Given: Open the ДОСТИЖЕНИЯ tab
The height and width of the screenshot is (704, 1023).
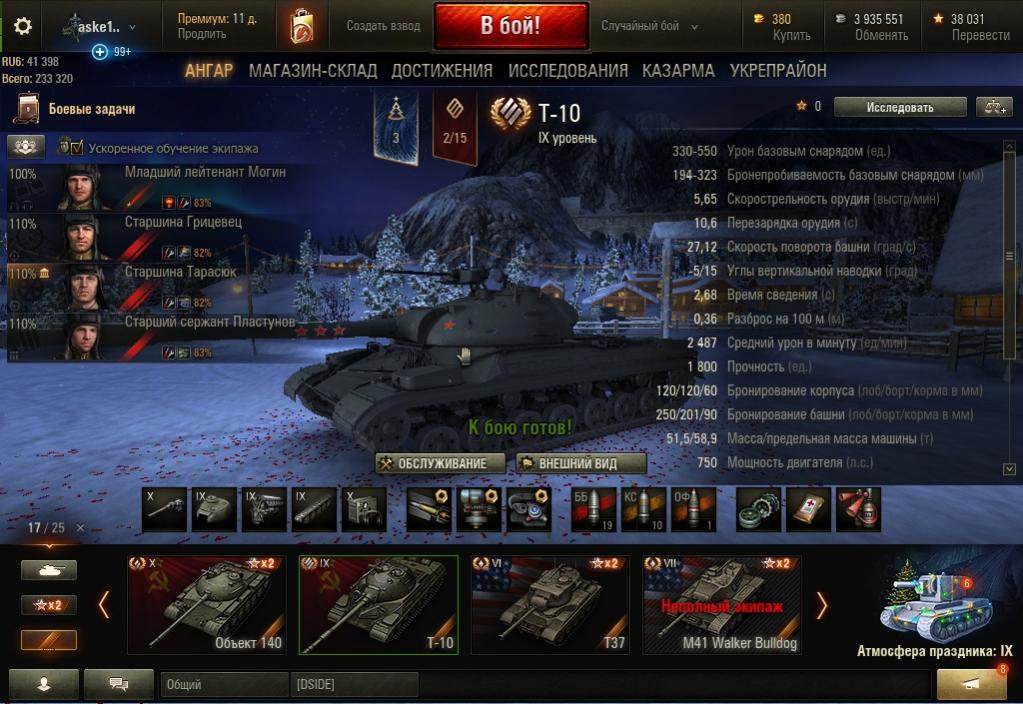Looking at the screenshot, I should click(442, 71).
